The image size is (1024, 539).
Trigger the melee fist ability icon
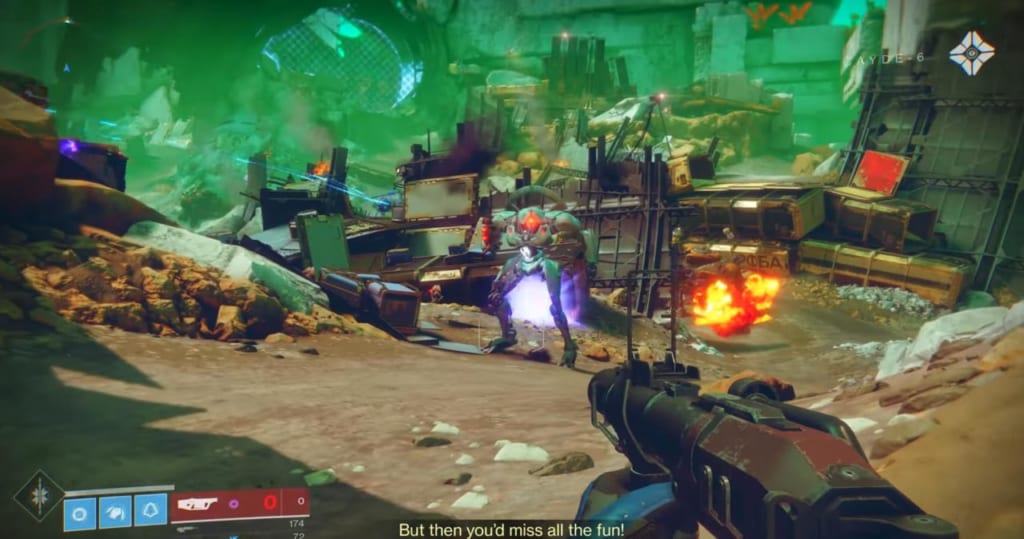[115, 513]
